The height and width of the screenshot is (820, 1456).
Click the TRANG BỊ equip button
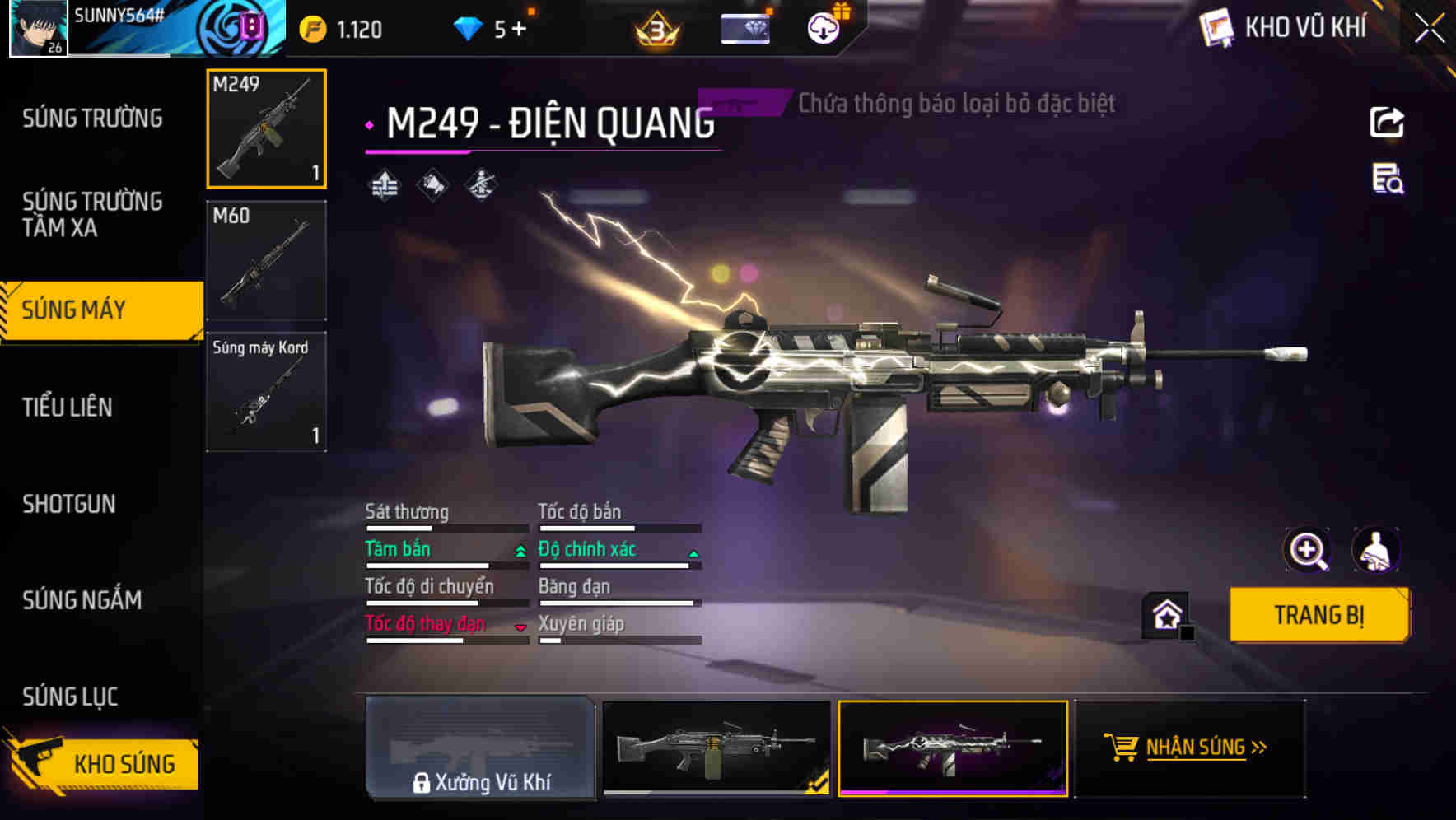point(1318,614)
